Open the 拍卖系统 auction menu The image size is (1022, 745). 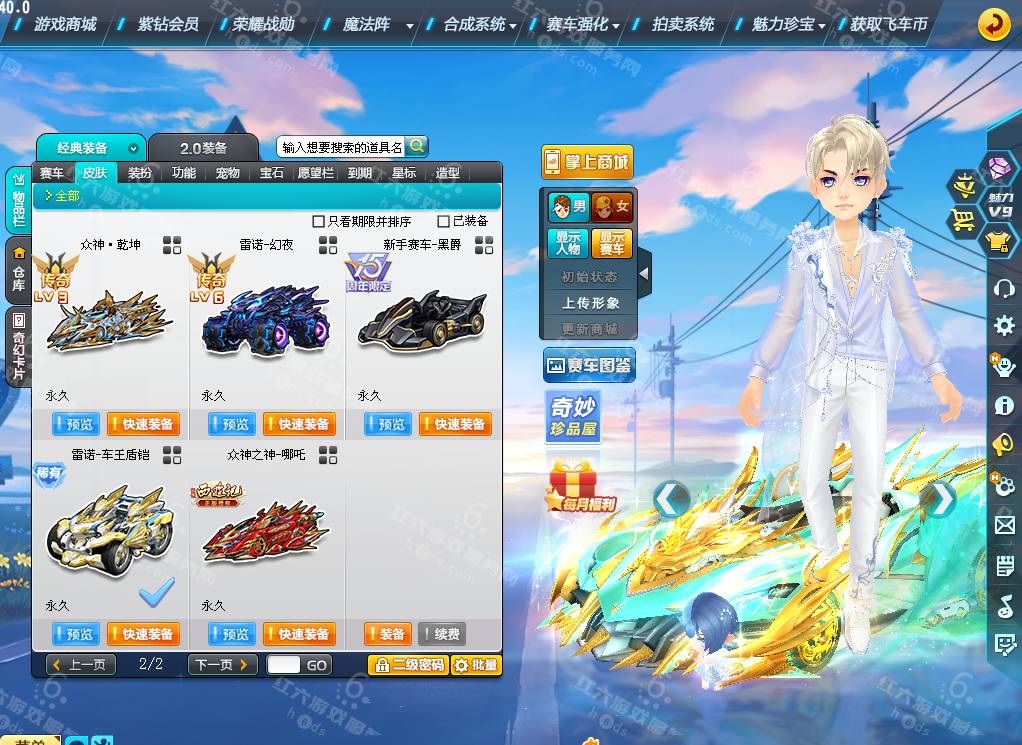click(x=683, y=24)
